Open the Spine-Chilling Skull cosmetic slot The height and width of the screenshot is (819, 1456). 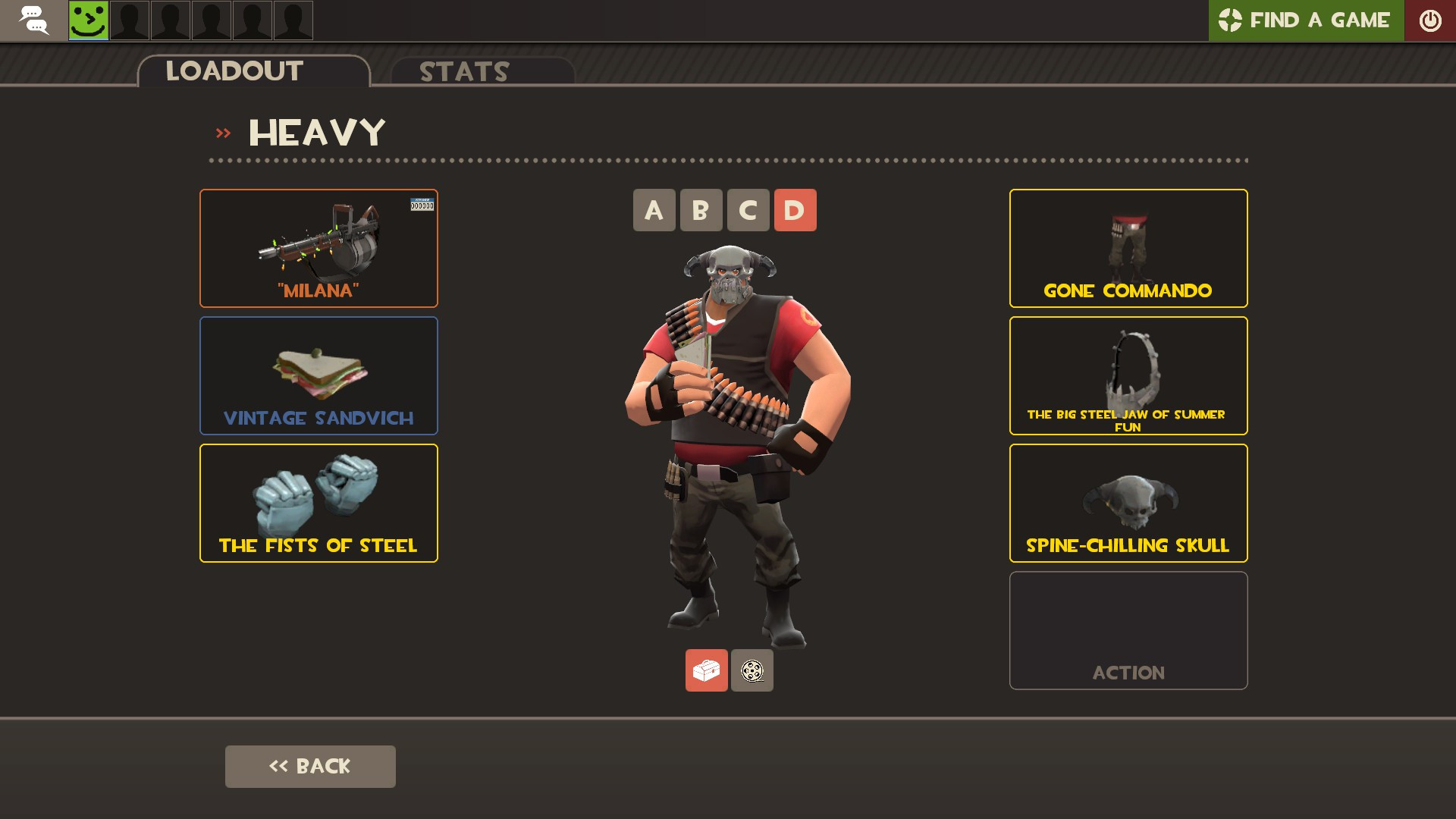pyautogui.click(x=1128, y=502)
